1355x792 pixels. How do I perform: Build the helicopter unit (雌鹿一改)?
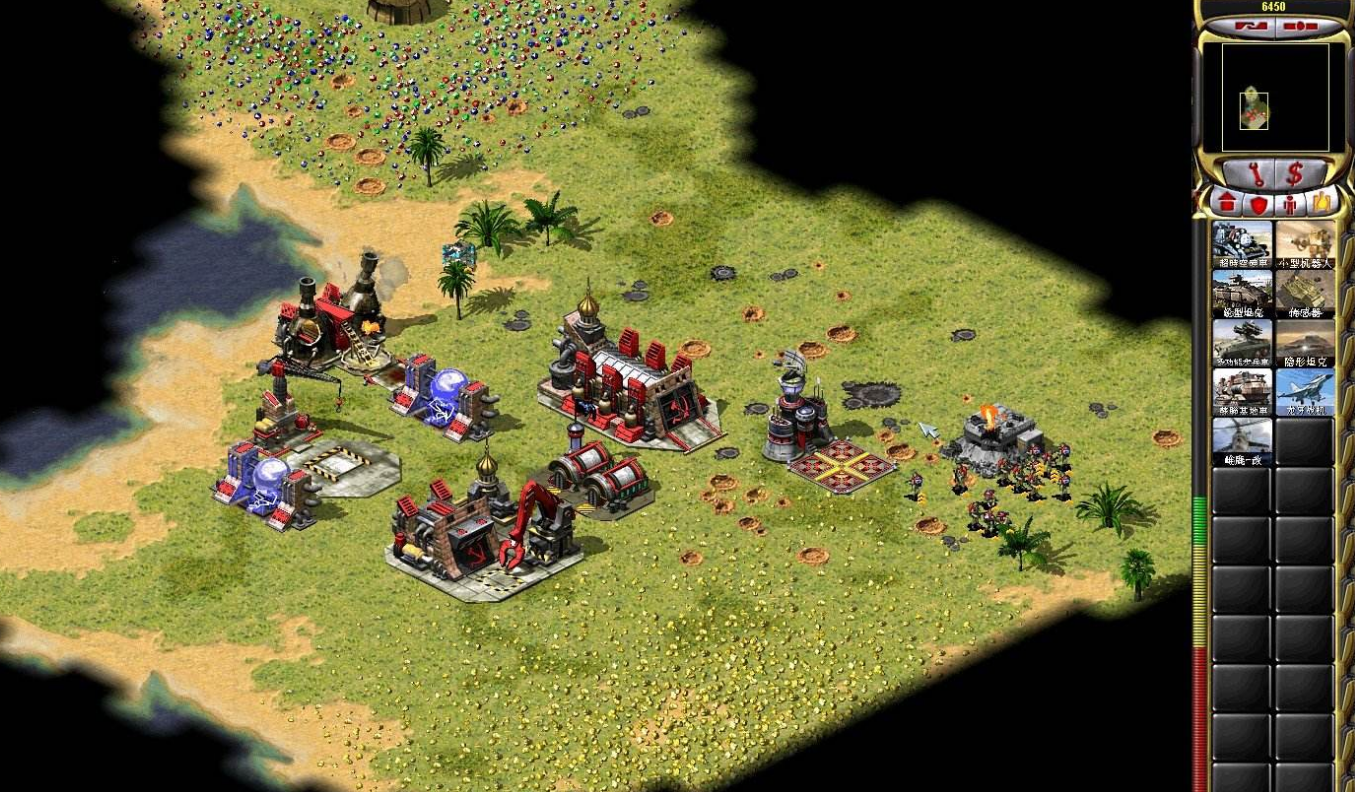[1242, 440]
